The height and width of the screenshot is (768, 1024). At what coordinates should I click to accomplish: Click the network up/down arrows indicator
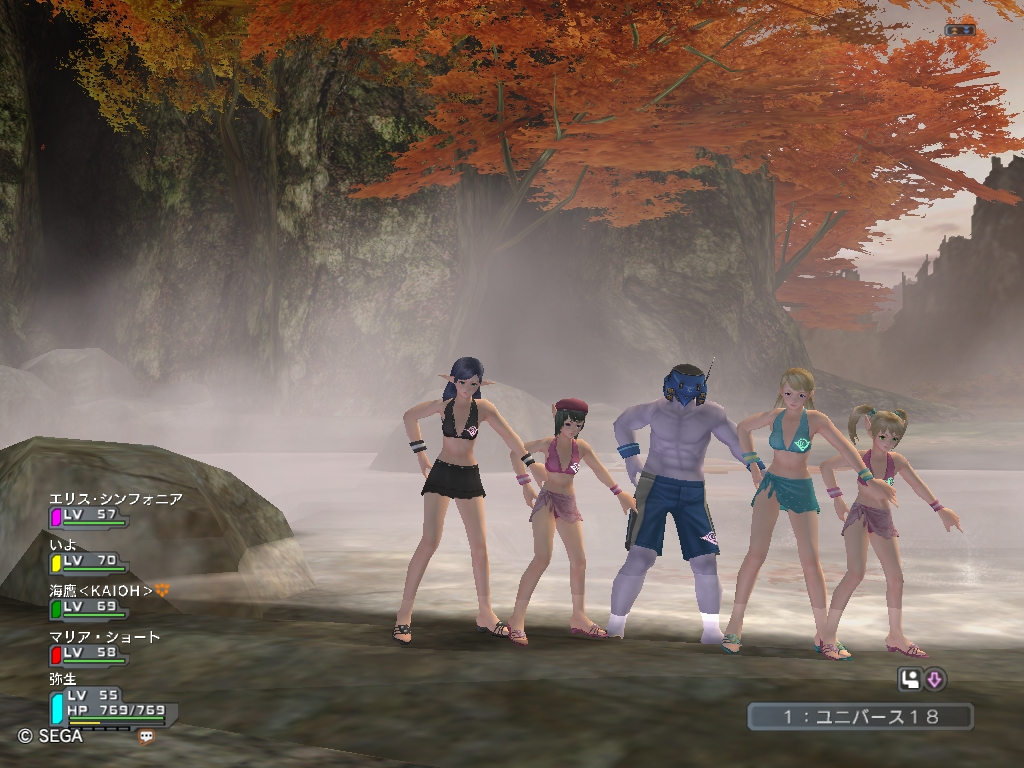coord(959,30)
